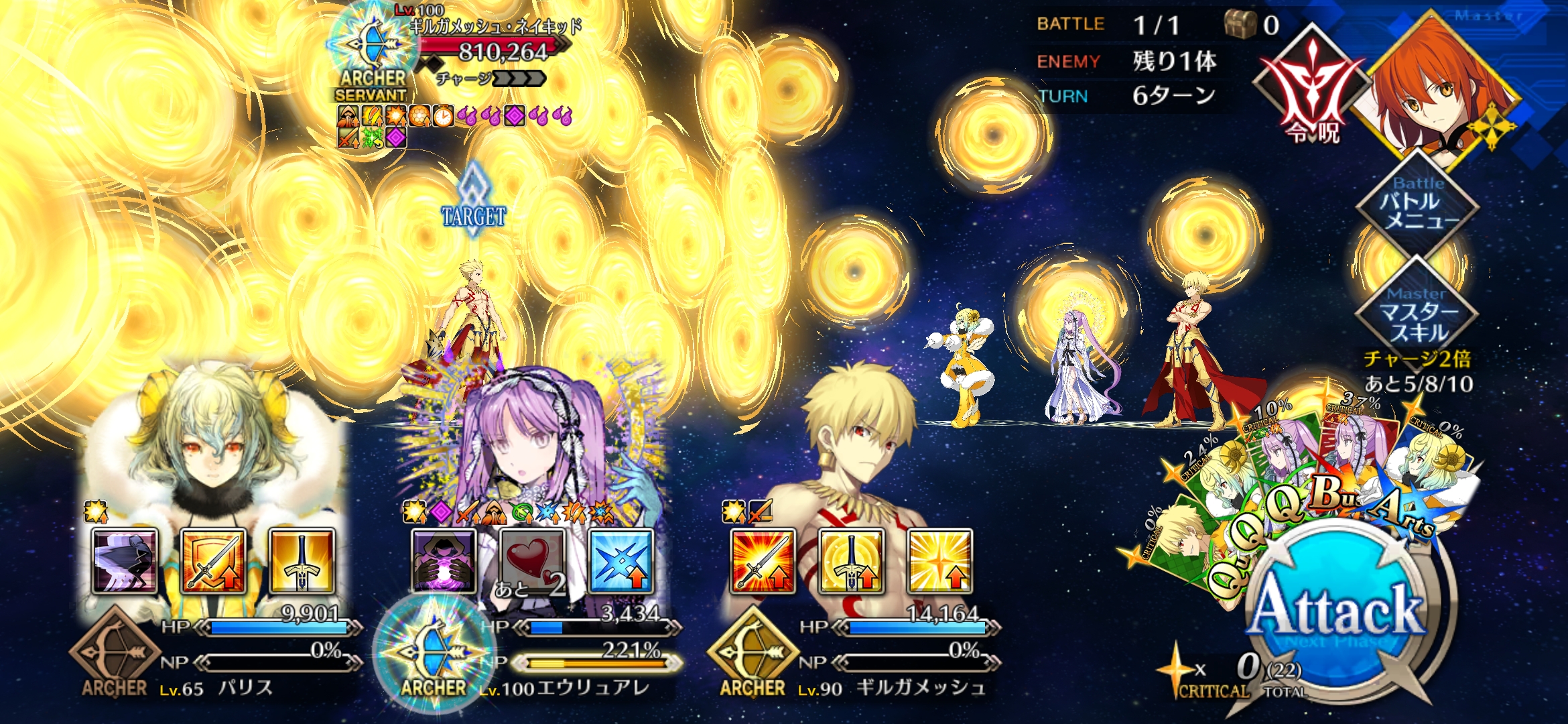1568x724 pixels.
Task: Use Gilgamesh's red sword-up skill
Action: pos(763,562)
